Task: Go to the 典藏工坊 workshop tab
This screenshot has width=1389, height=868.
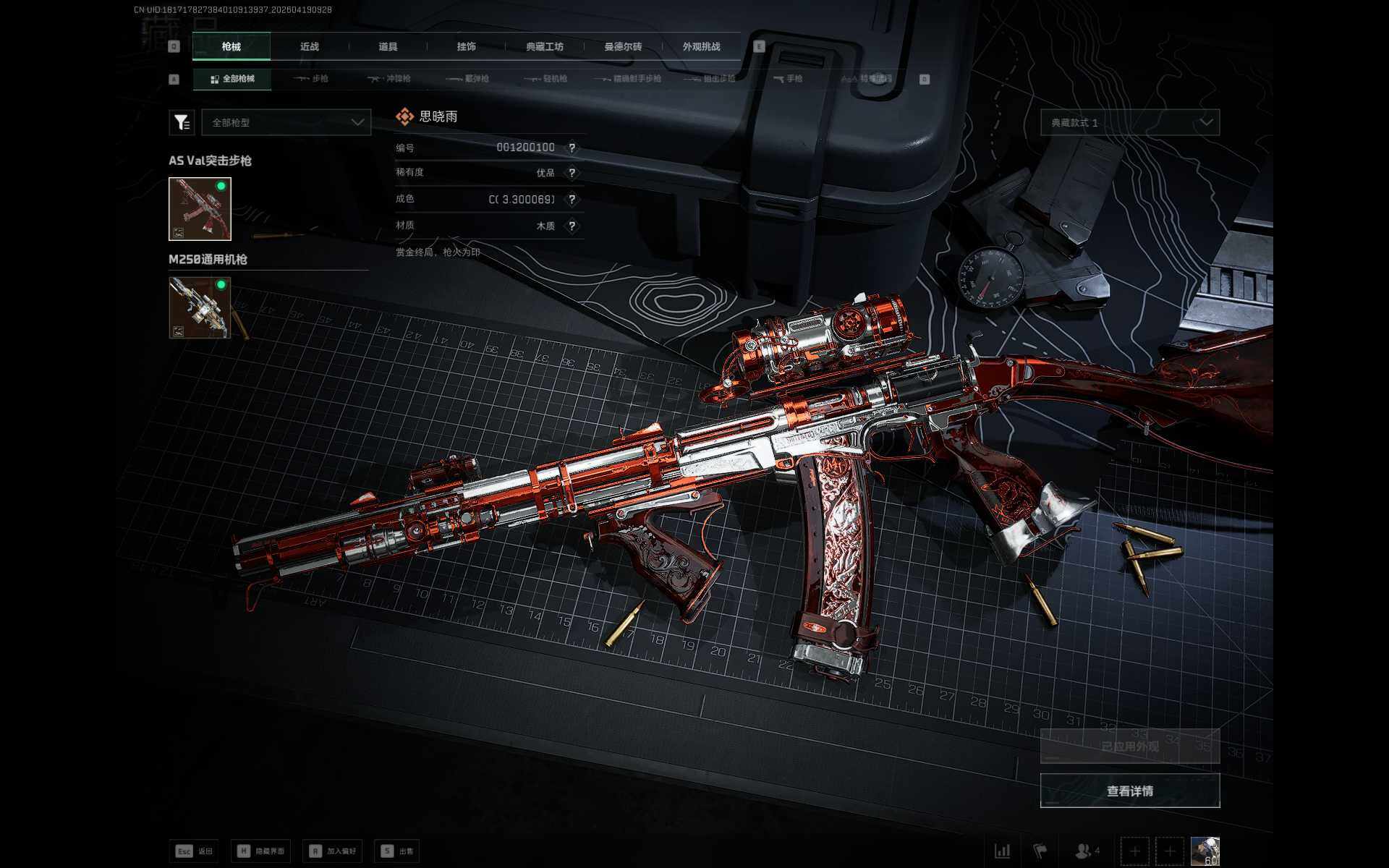Action: tap(544, 47)
